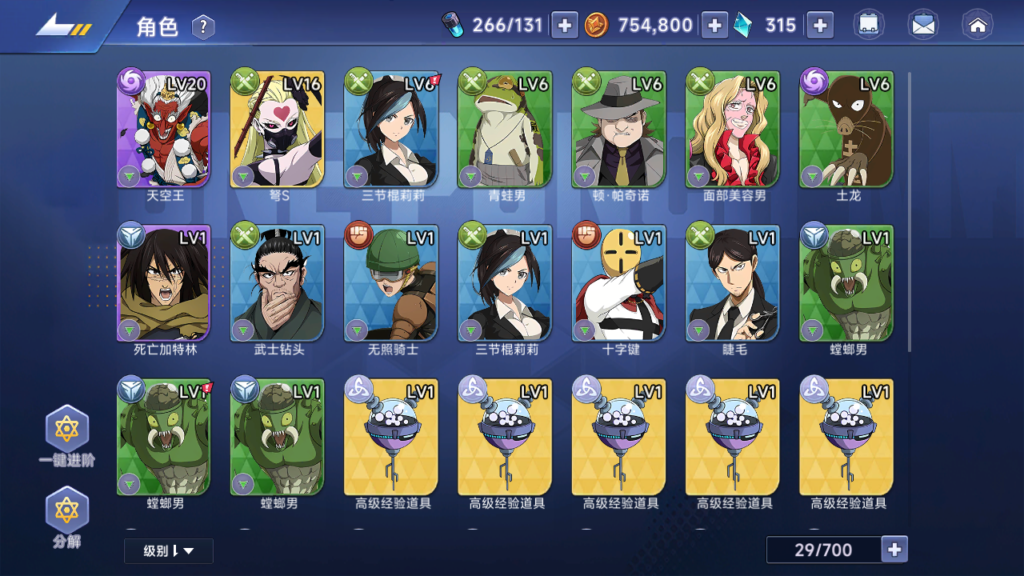Screen dimensions: 1024x576
Task: Choose the 青蛙男 character card
Action: pyautogui.click(x=506, y=129)
